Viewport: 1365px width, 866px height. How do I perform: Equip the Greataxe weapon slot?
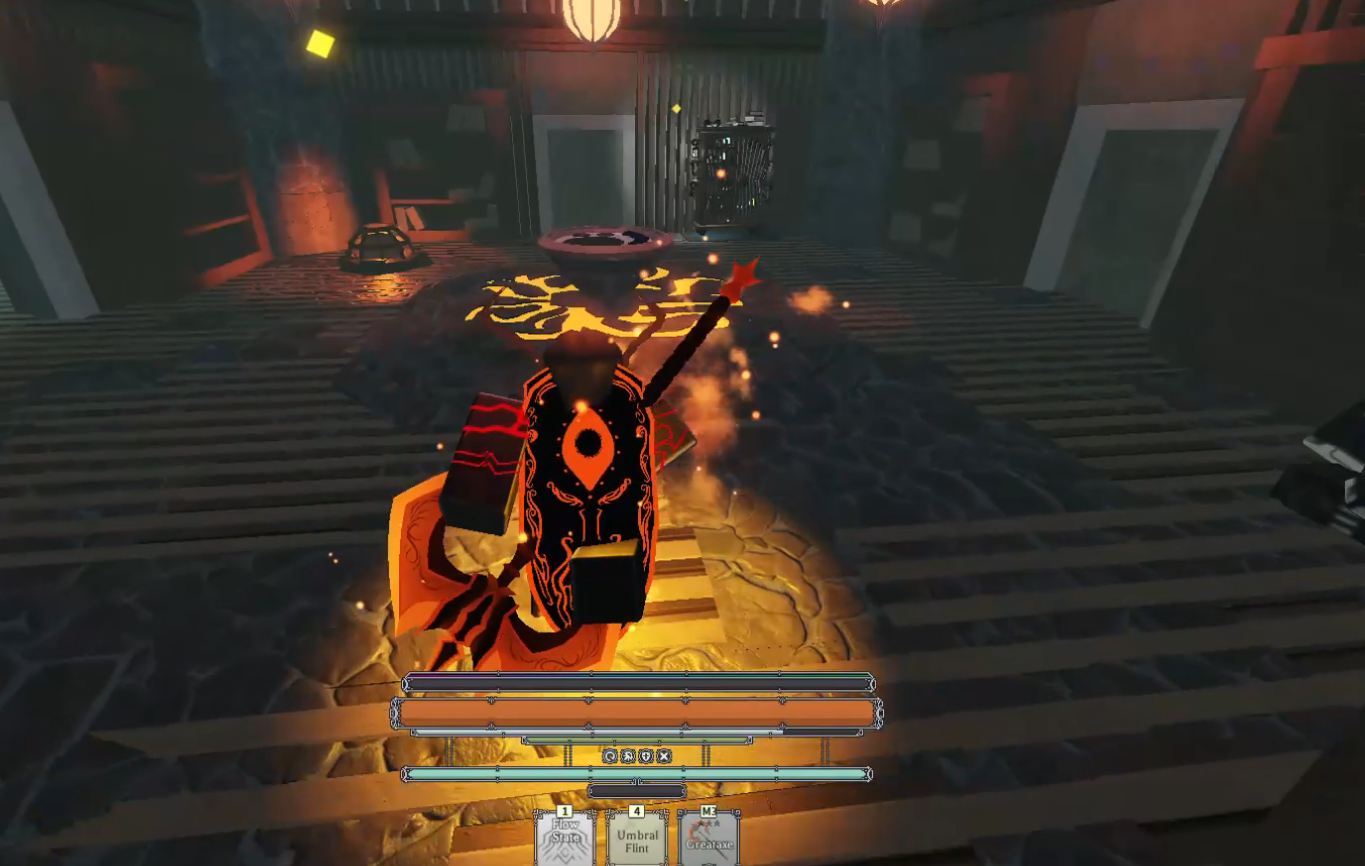pyautogui.click(x=709, y=839)
